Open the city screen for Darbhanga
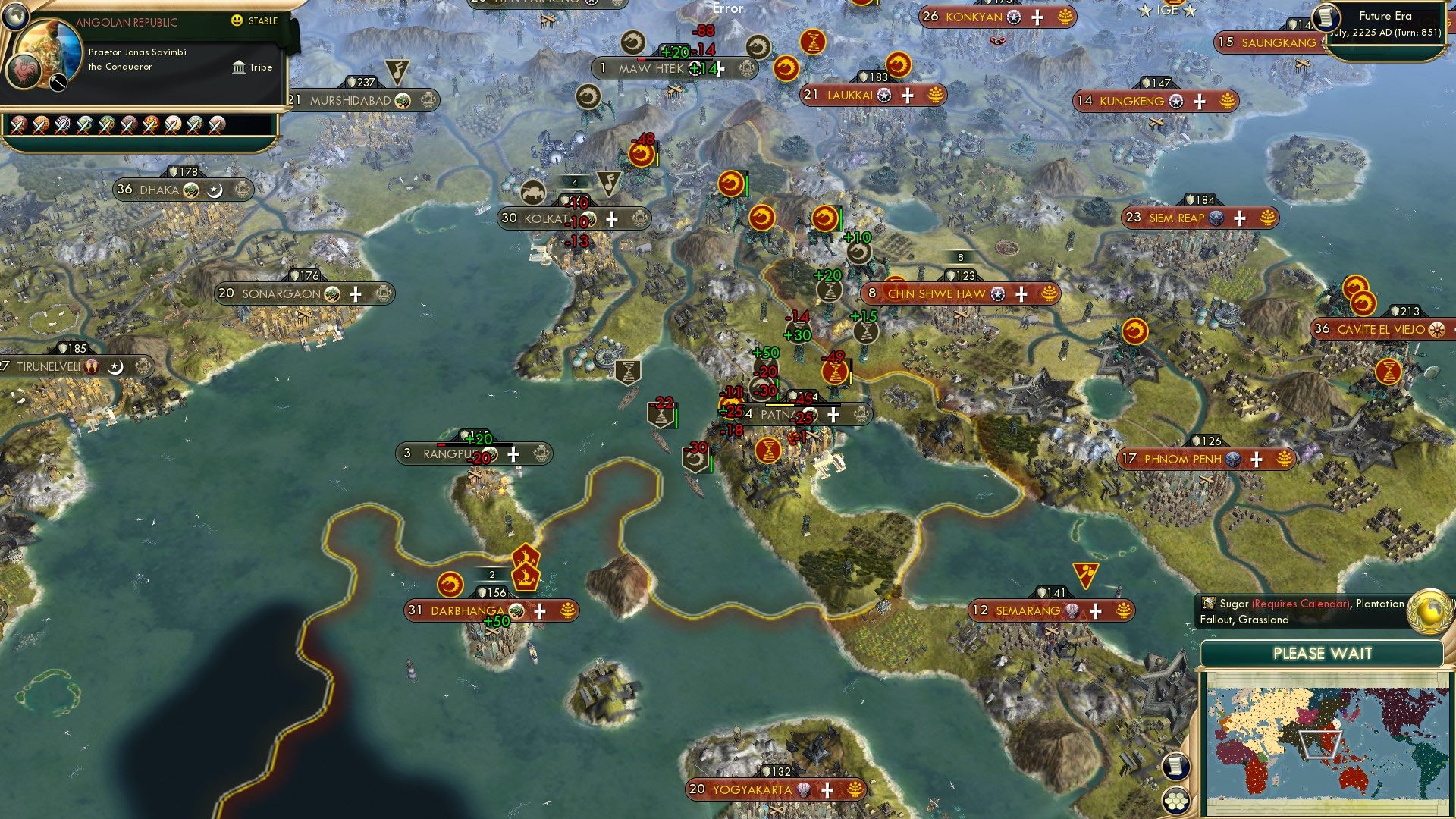 (469, 610)
